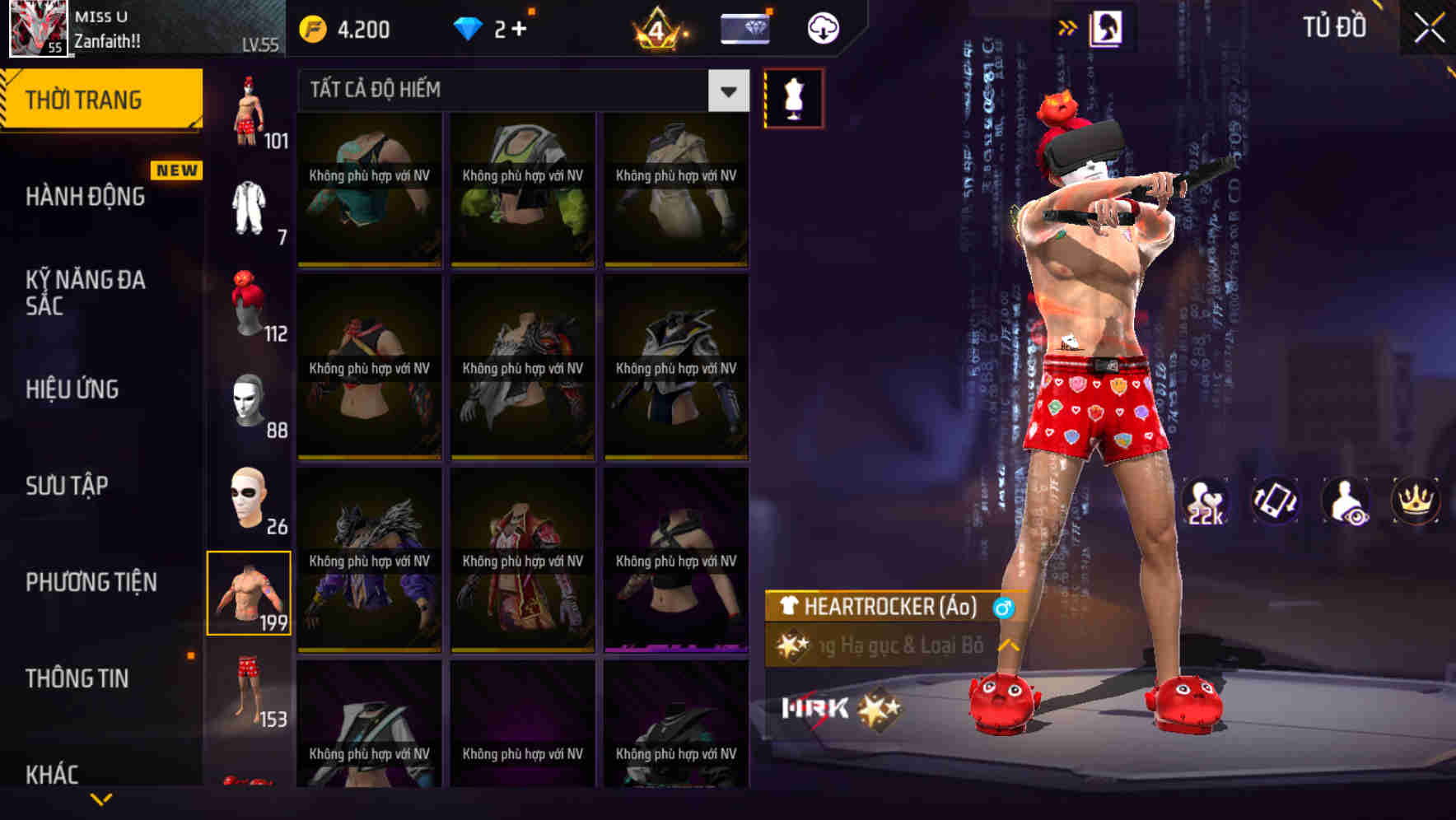
Task: Open the wardrobe character icon near TỦ ĐỒ
Action: [1108, 25]
